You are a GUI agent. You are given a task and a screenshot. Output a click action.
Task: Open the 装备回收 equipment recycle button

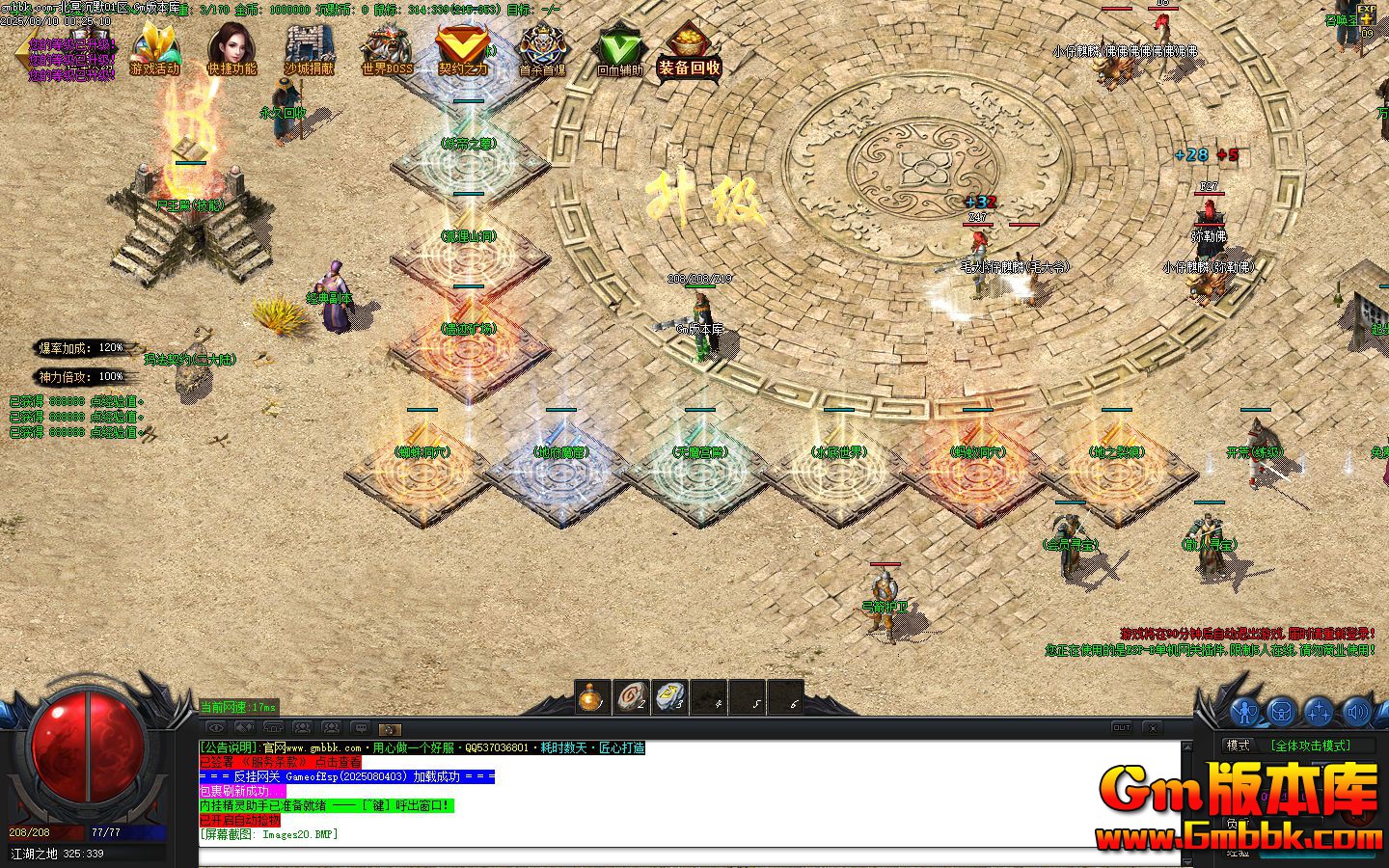point(690,49)
